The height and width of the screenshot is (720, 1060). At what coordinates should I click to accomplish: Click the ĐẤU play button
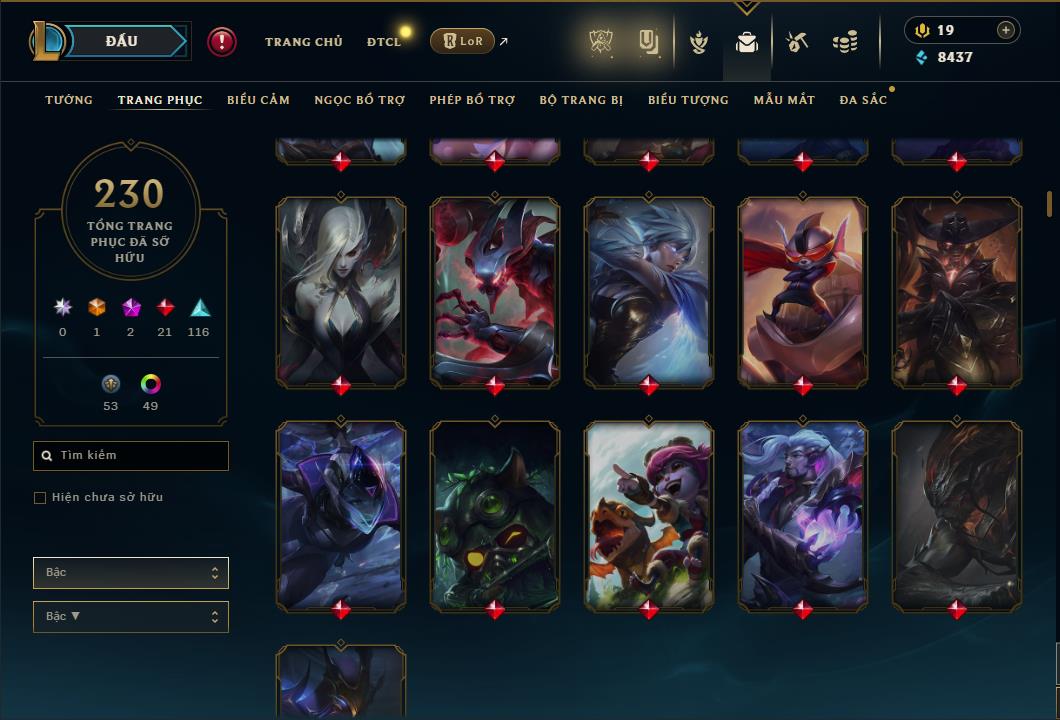coord(122,41)
